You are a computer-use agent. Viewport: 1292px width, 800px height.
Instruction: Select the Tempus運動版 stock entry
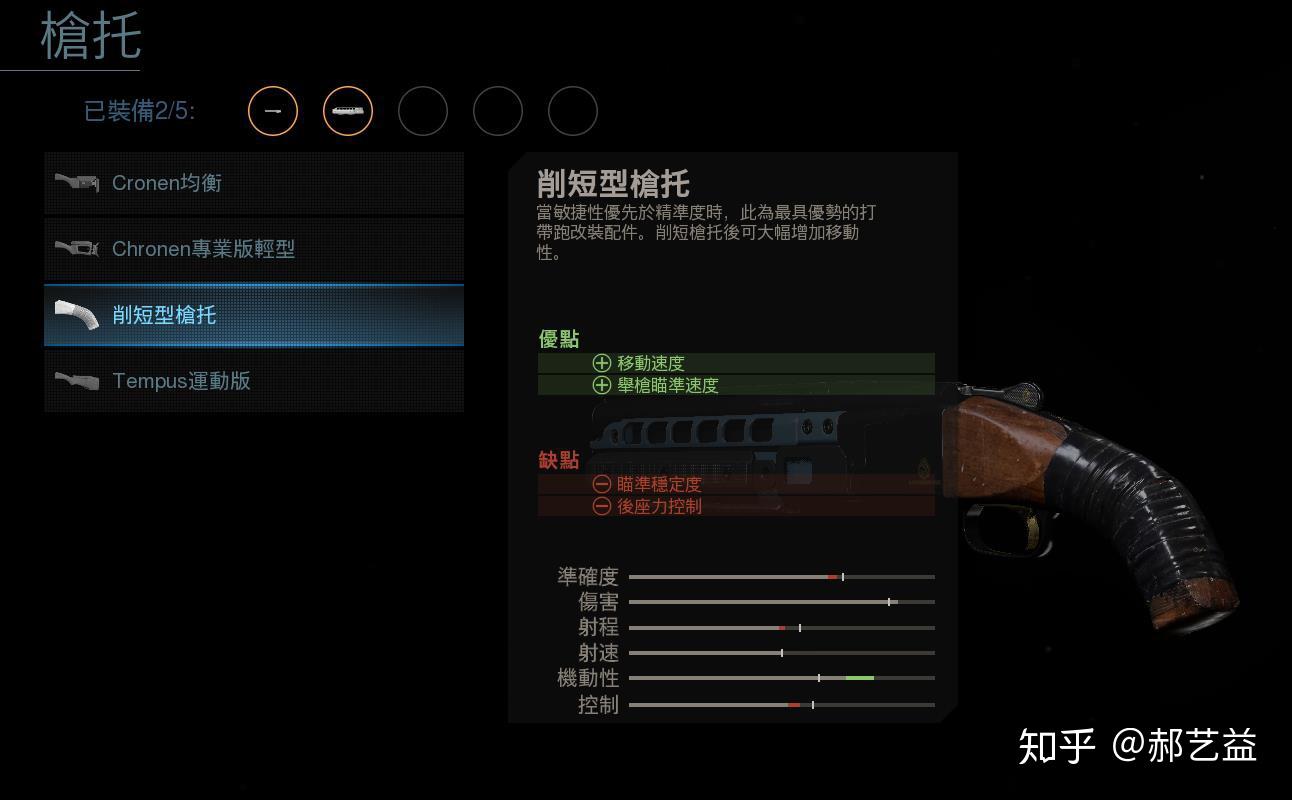coord(253,380)
